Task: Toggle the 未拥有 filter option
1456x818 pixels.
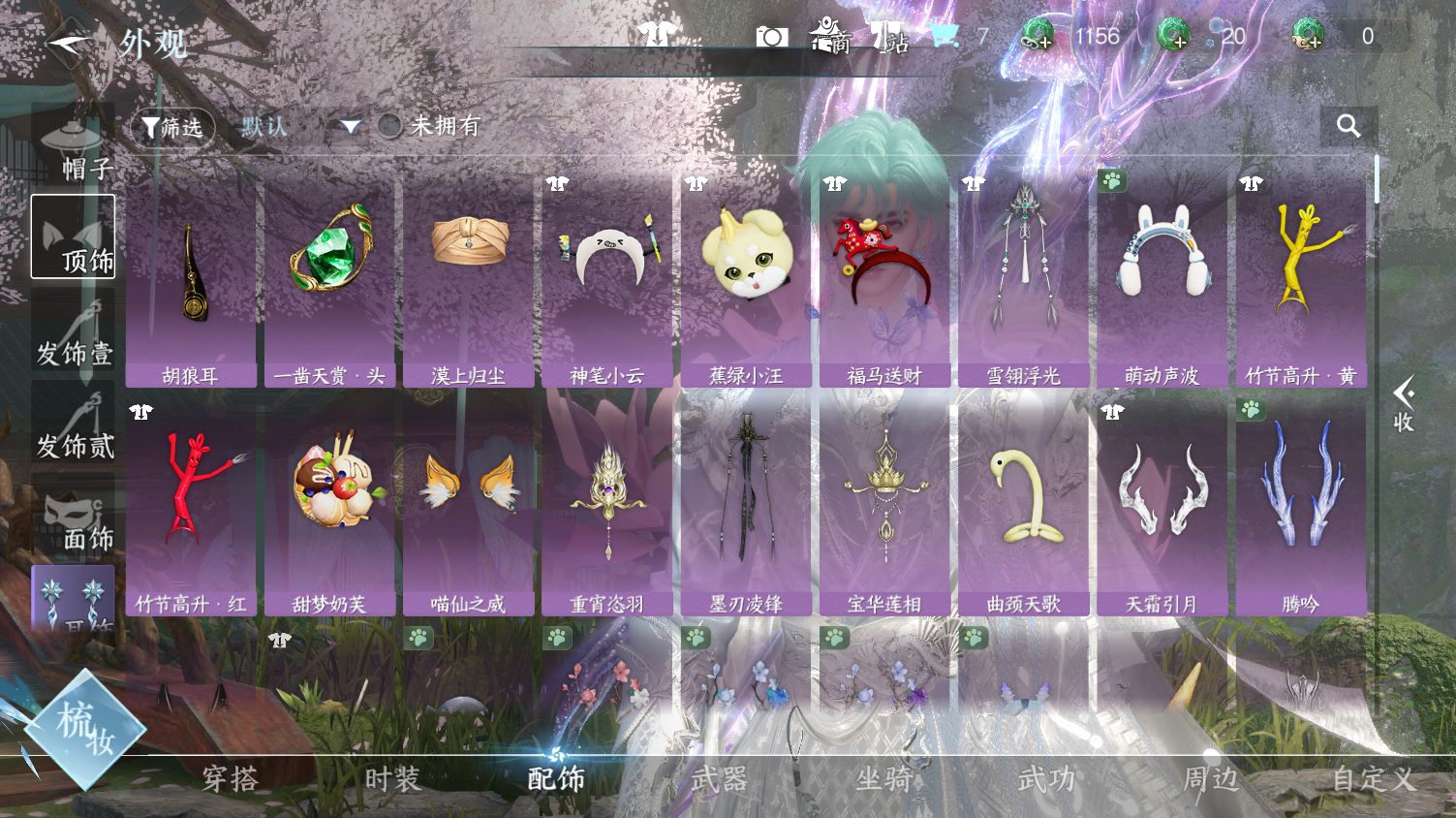Action: (390, 126)
